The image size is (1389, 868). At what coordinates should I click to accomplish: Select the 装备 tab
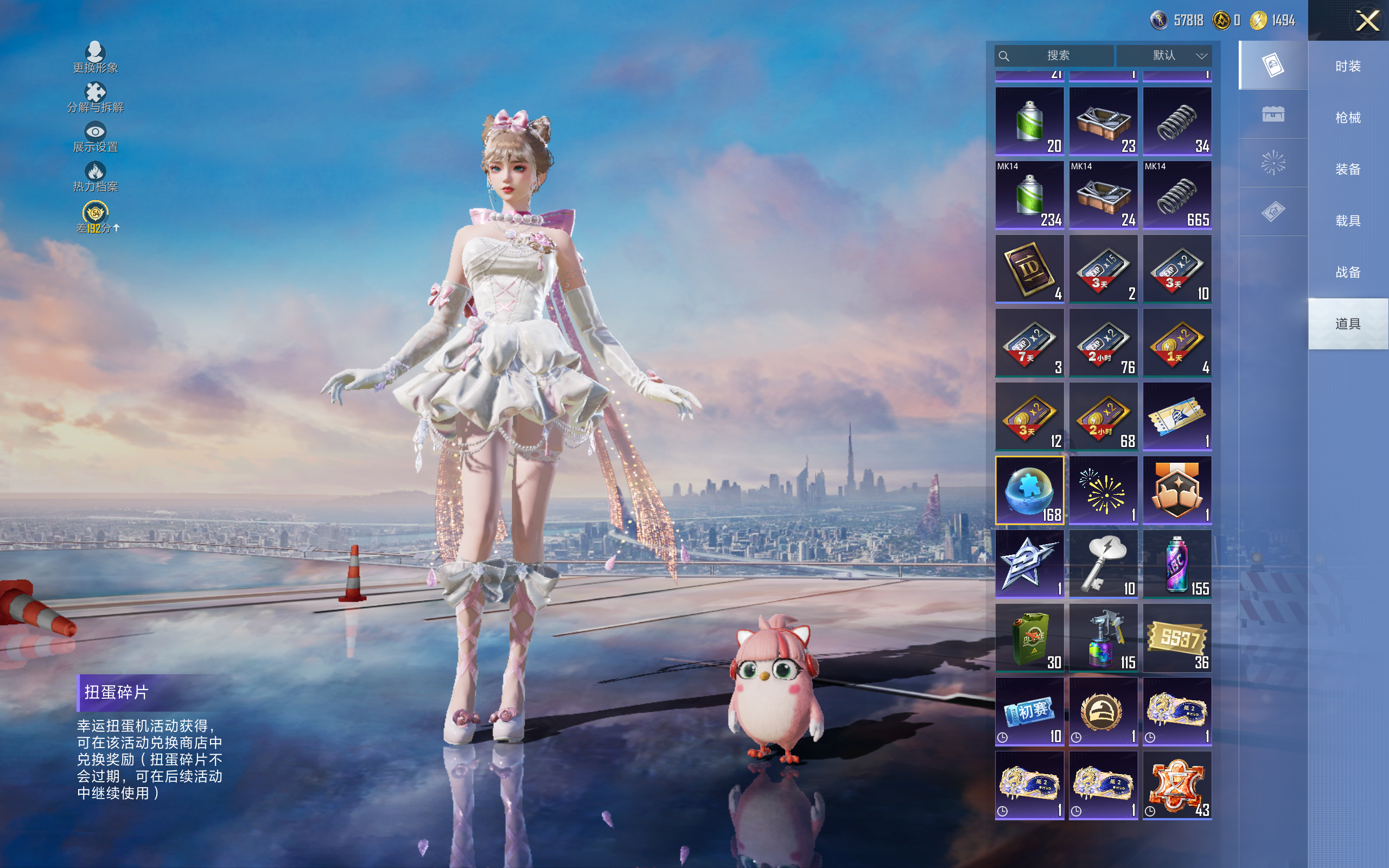point(1347,169)
